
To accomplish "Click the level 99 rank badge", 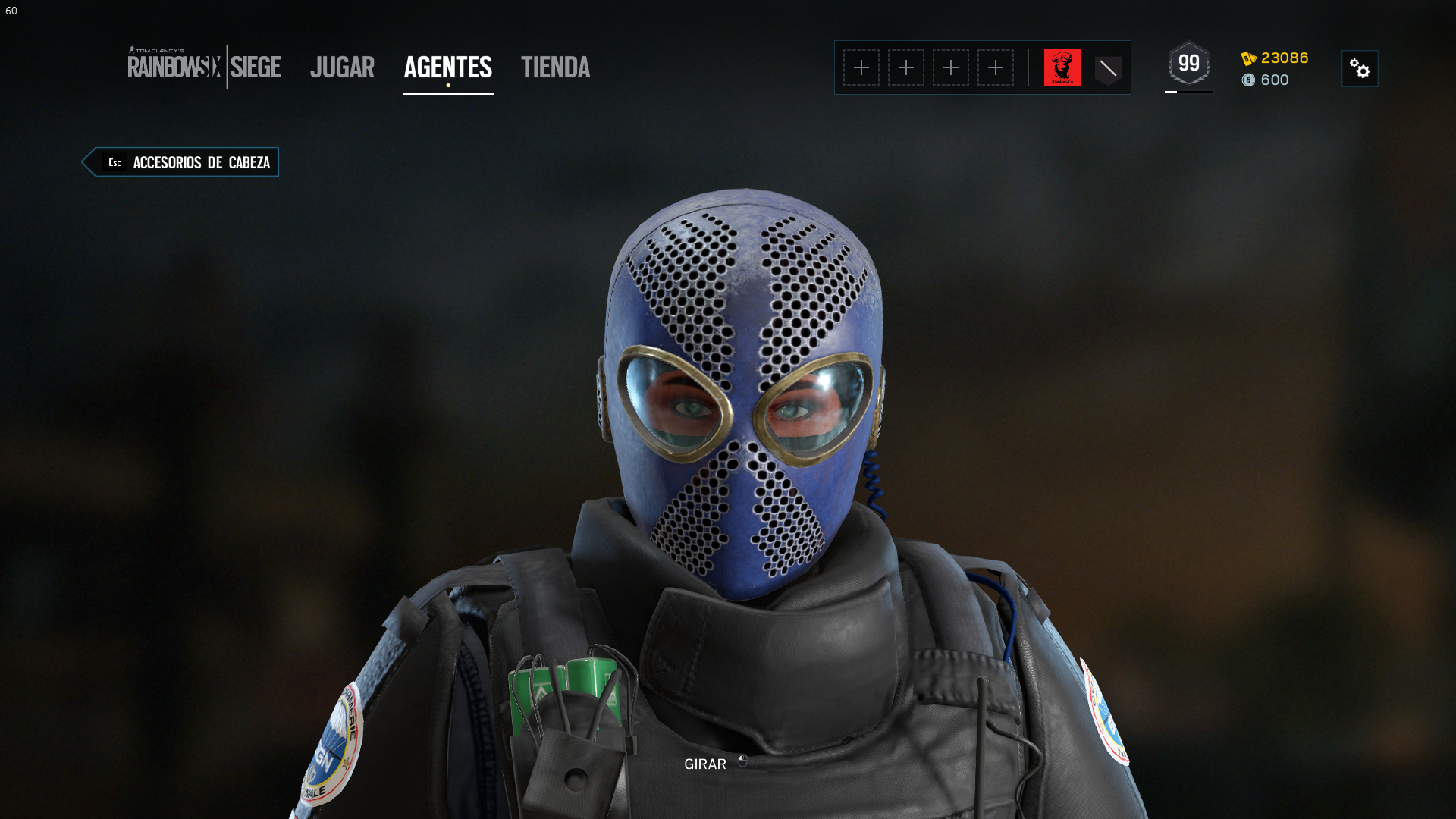I will (1189, 64).
